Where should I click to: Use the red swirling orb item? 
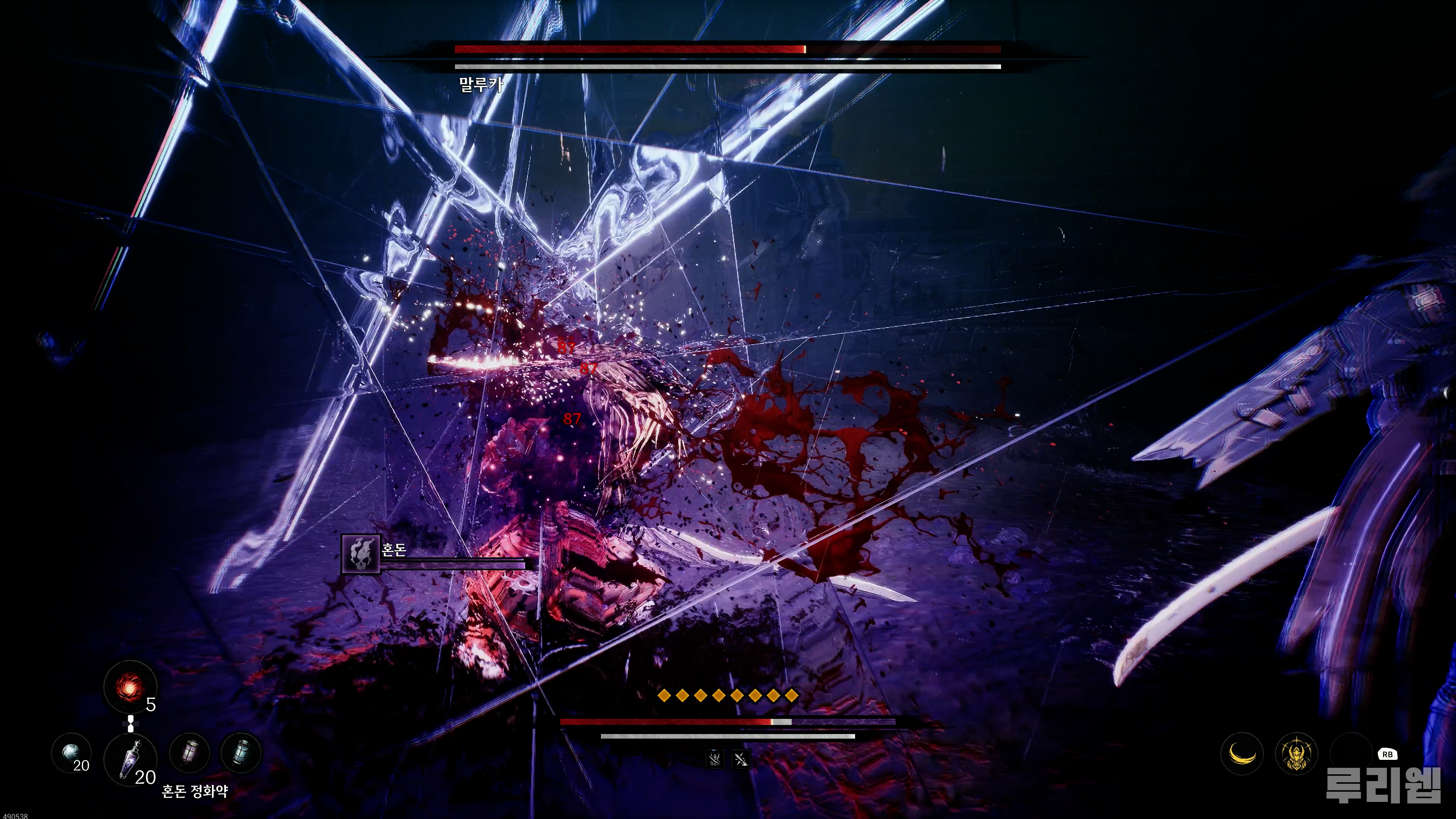(130, 687)
